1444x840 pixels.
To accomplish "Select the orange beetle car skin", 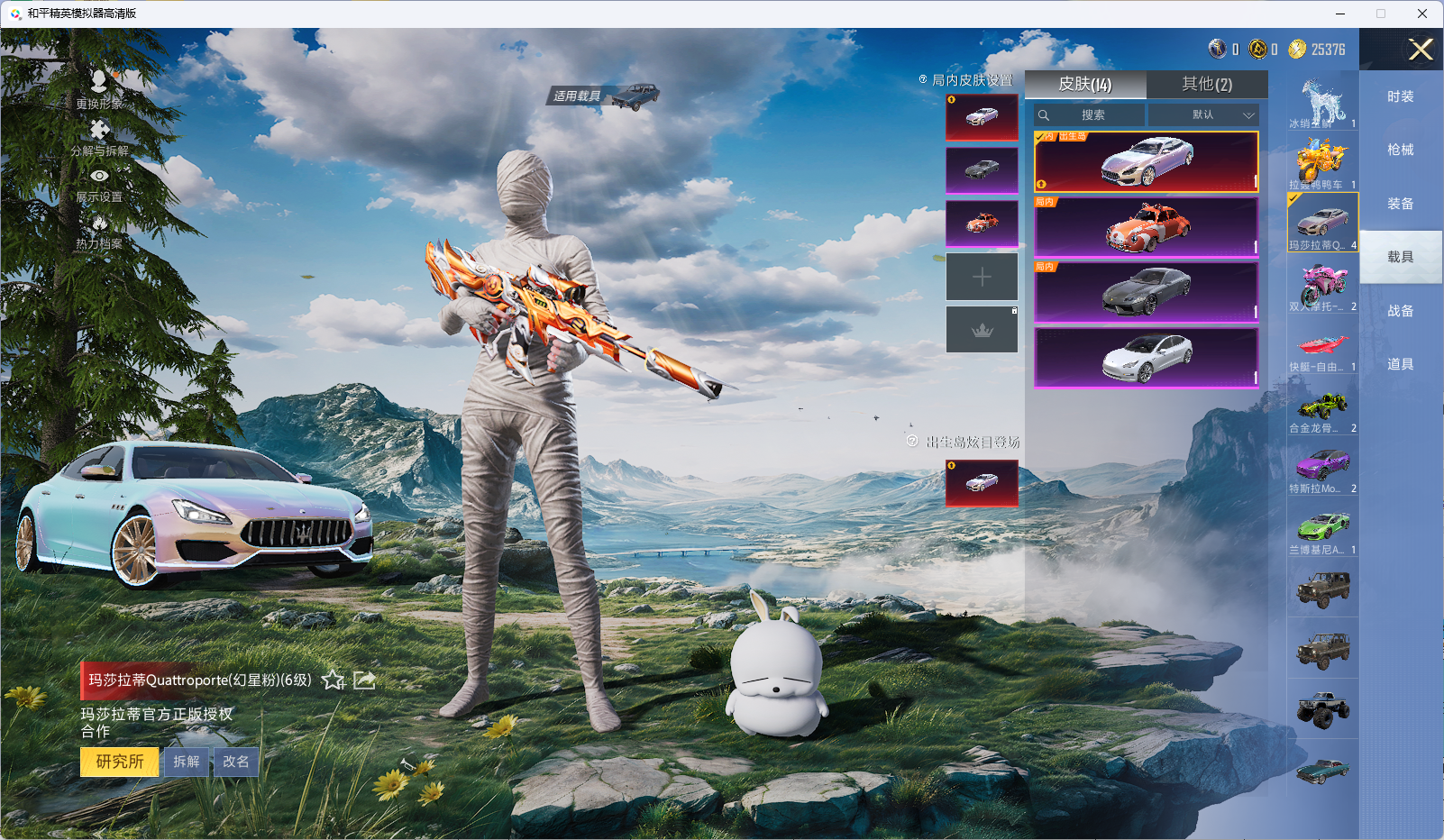I will click(1146, 227).
